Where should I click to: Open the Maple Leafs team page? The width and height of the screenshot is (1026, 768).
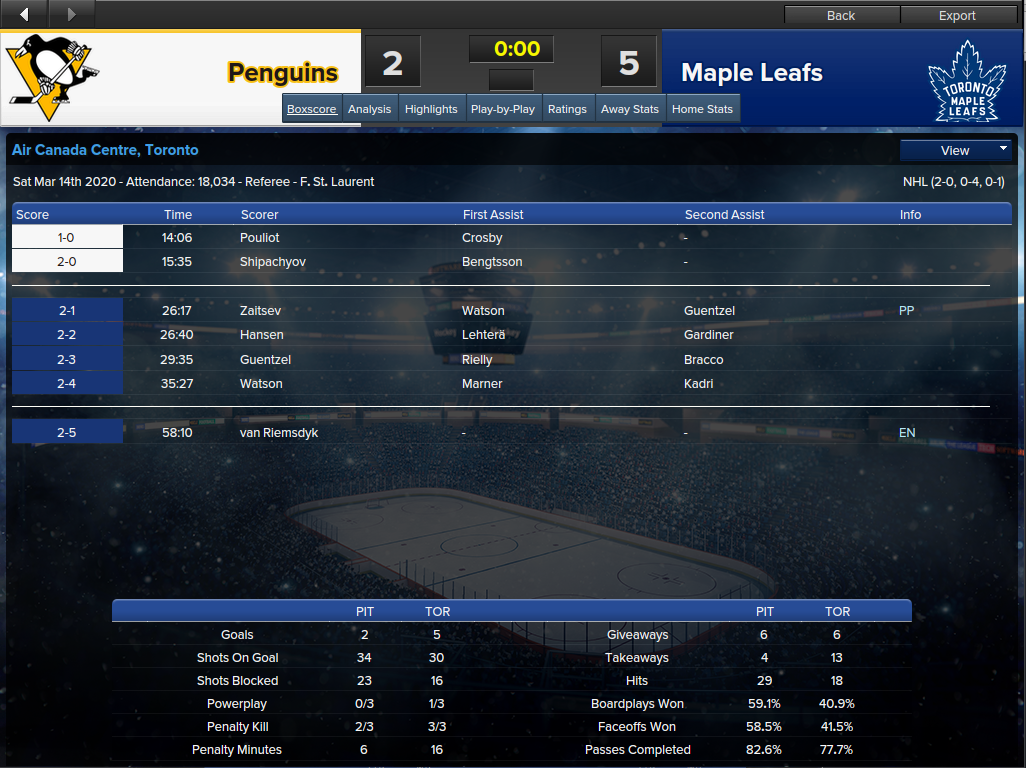752,73
